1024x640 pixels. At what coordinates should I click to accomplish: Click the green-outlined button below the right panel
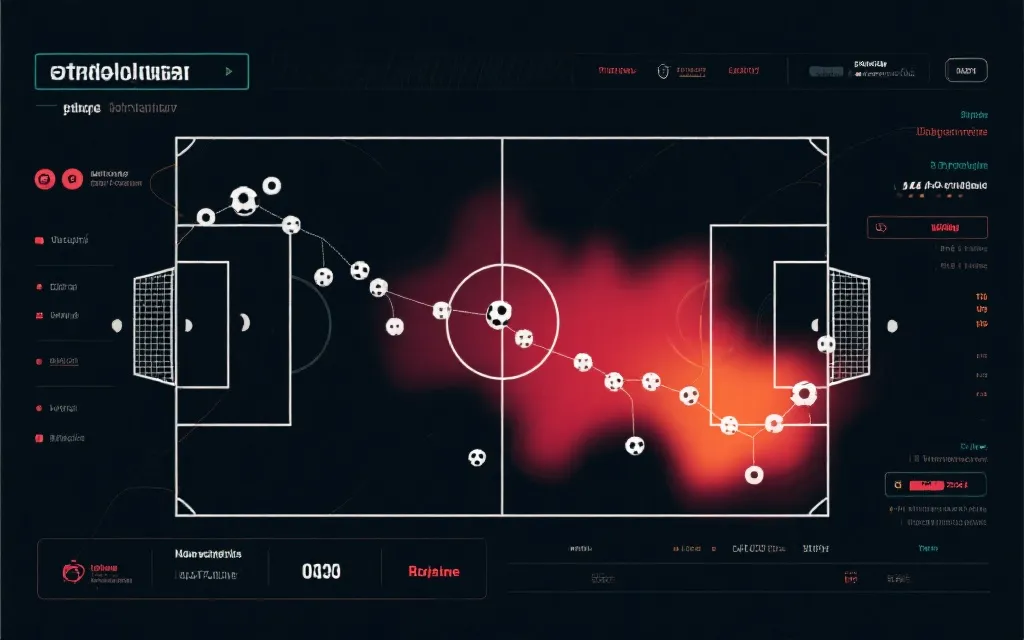(935, 485)
